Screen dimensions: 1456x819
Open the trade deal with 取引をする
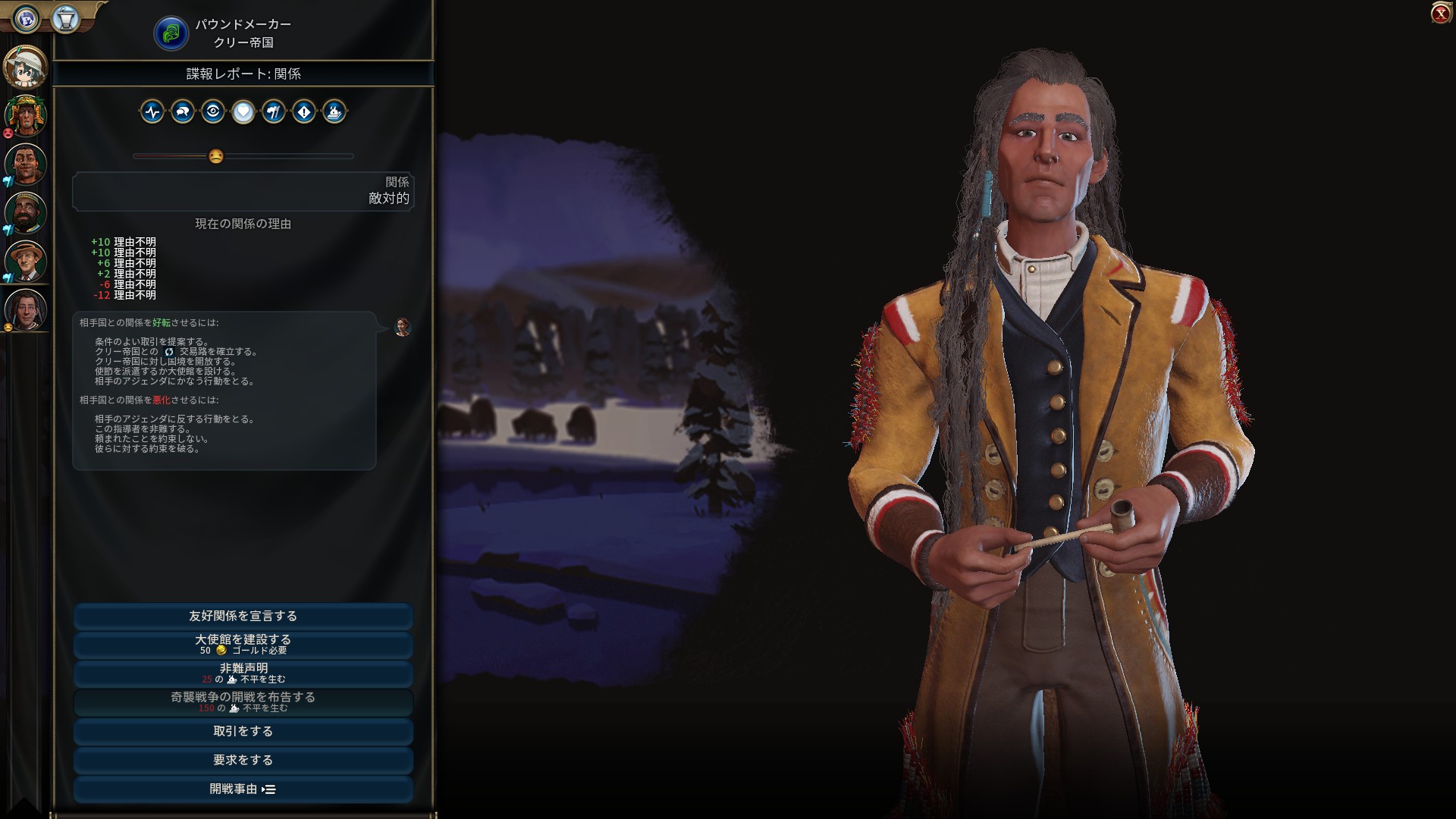[x=243, y=732]
